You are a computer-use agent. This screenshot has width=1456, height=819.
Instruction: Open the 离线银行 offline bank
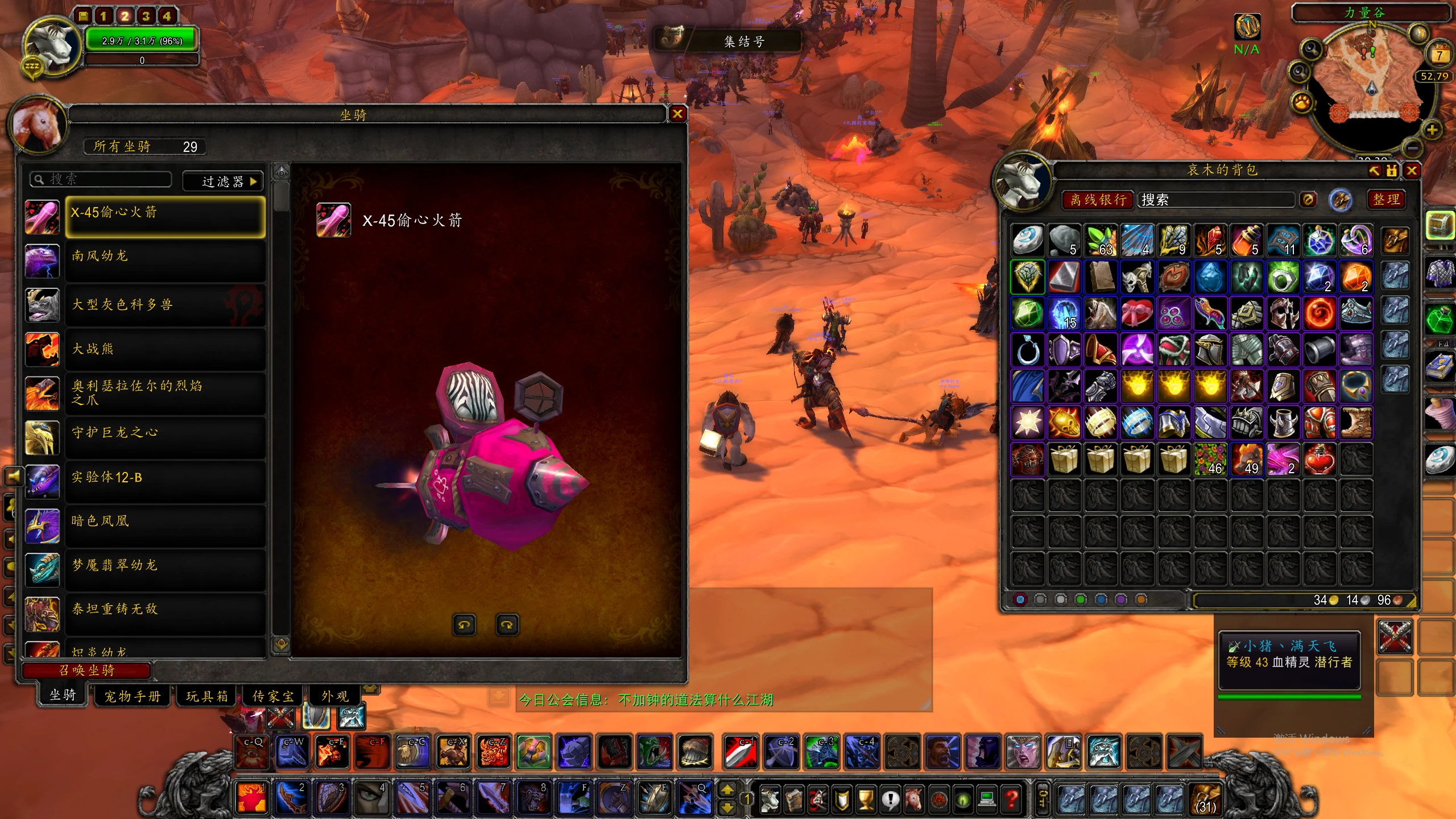coord(1098,200)
